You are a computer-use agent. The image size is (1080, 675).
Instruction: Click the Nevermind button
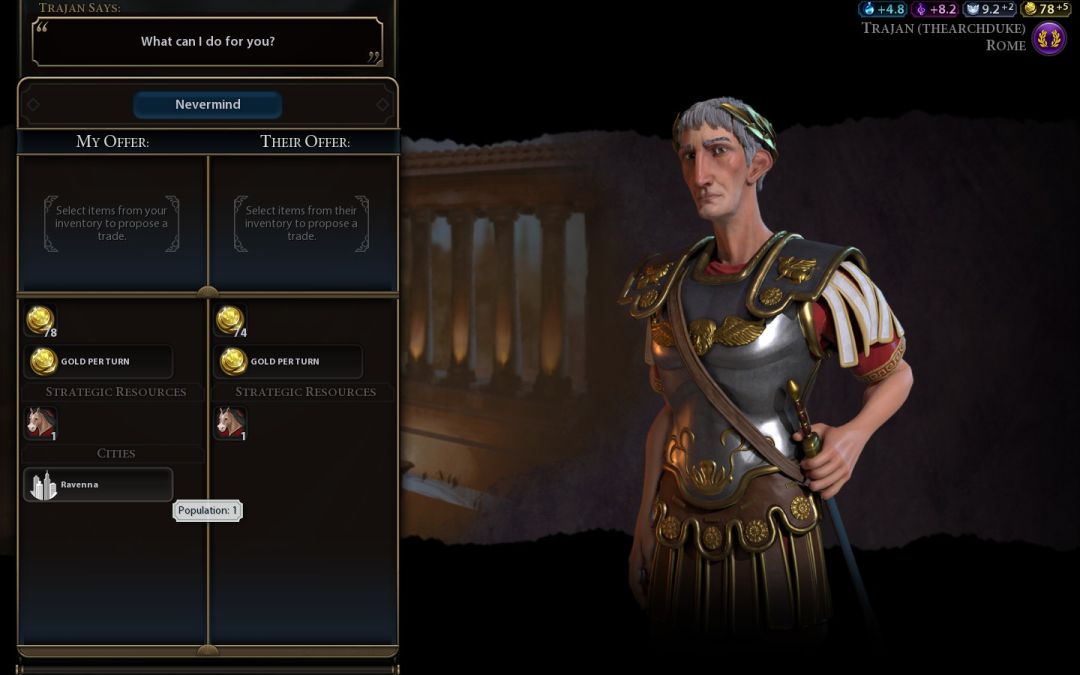pyautogui.click(x=207, y=105)
